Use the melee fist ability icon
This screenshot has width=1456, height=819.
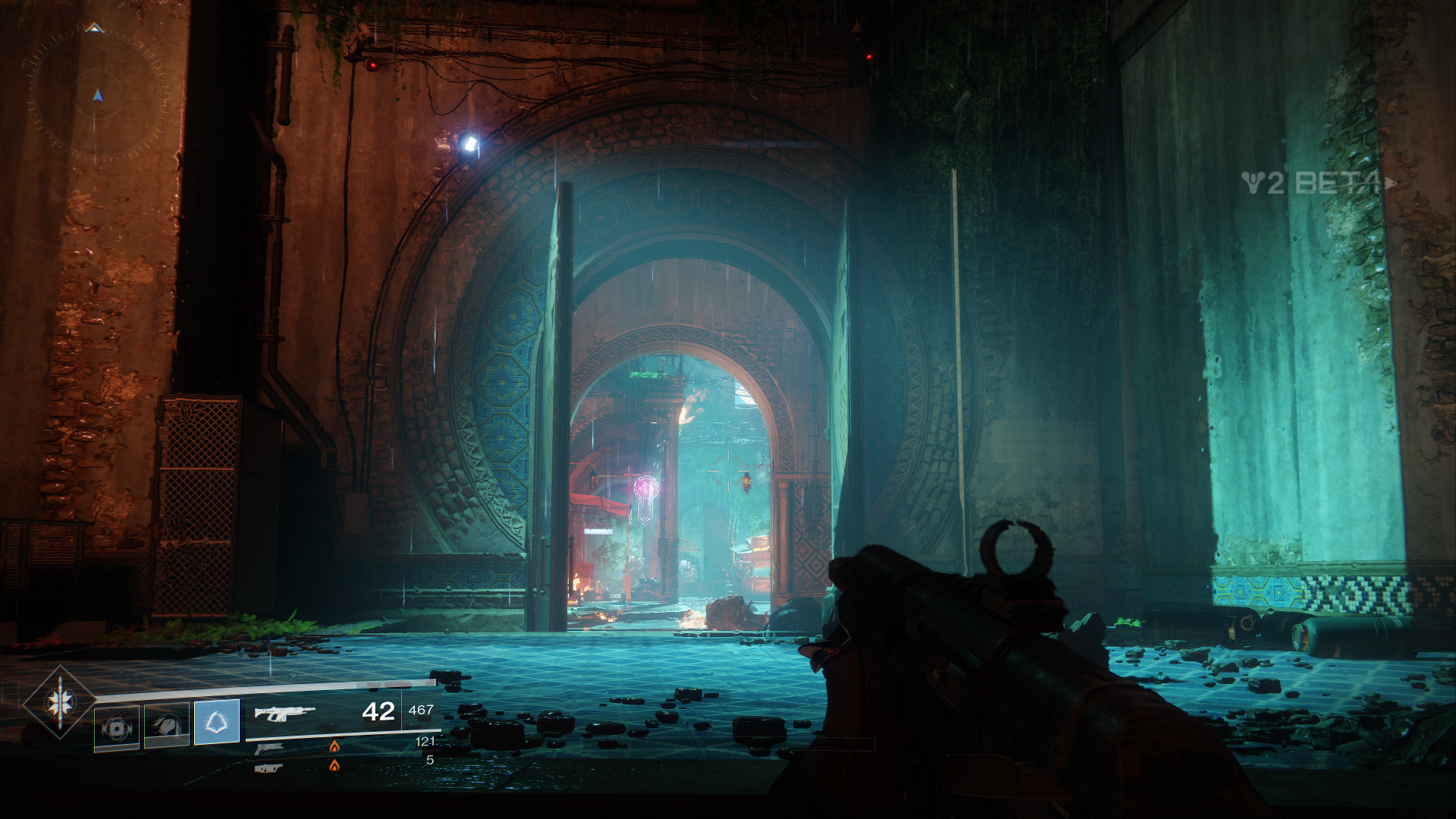(167, 726)
